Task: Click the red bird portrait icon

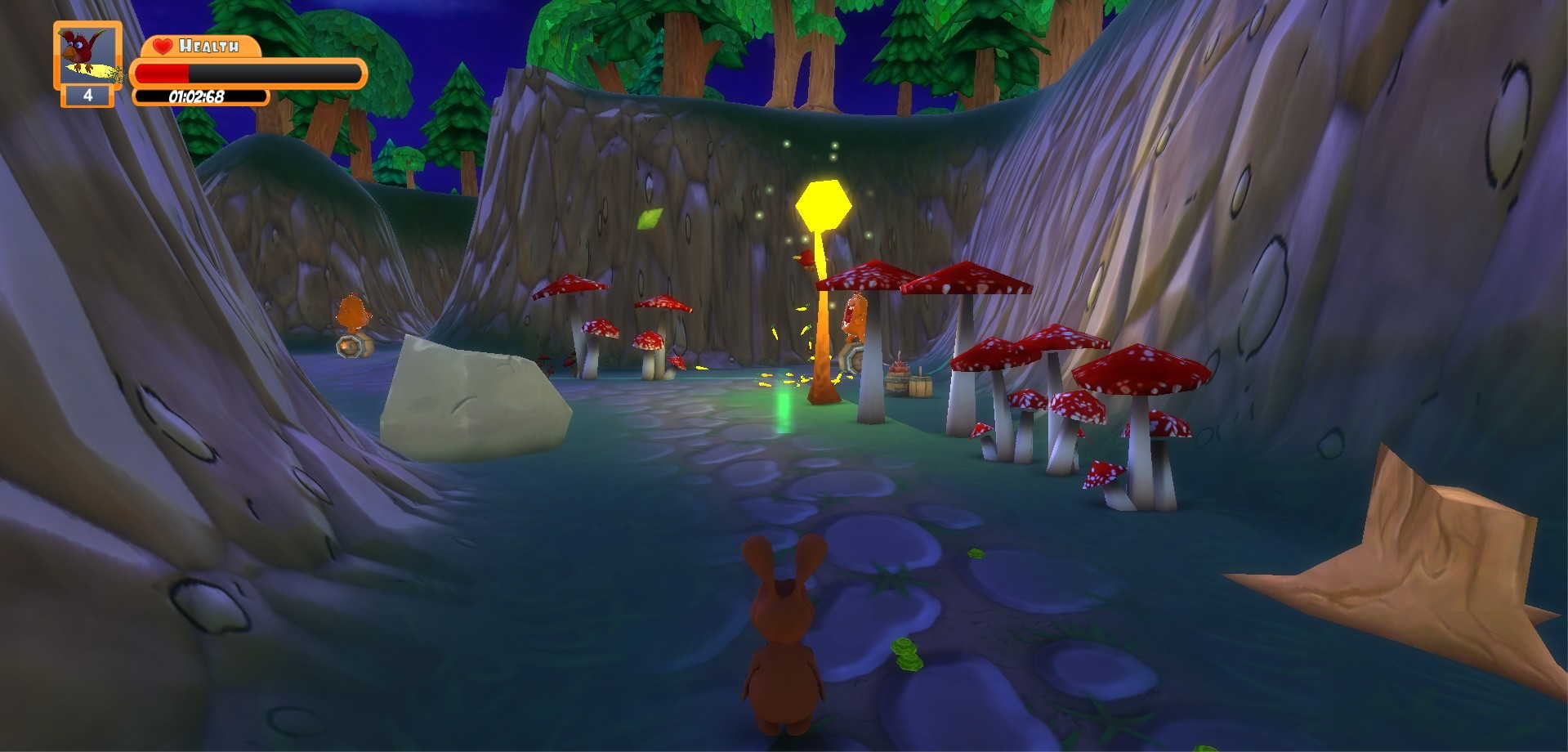Action: click(87, 54)
